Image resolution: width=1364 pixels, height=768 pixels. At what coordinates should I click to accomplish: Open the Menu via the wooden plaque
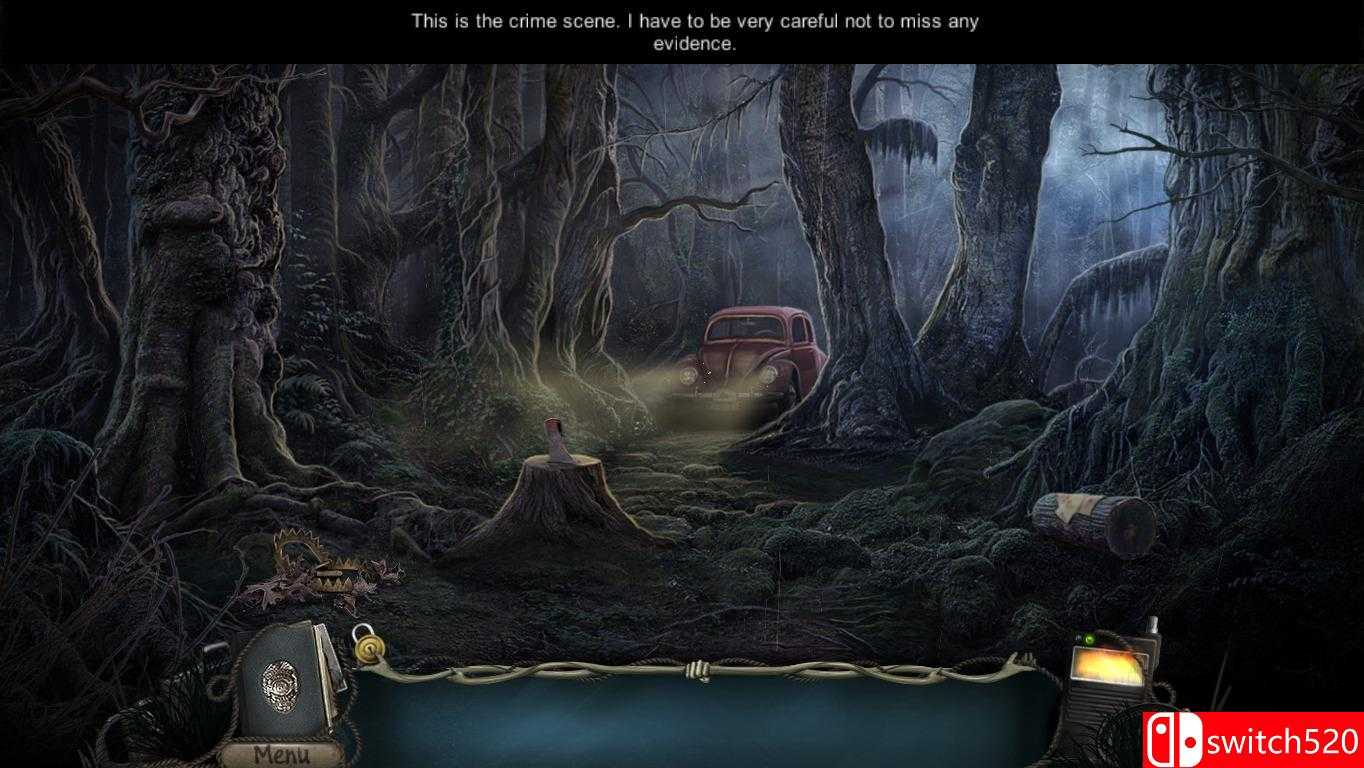281,752
